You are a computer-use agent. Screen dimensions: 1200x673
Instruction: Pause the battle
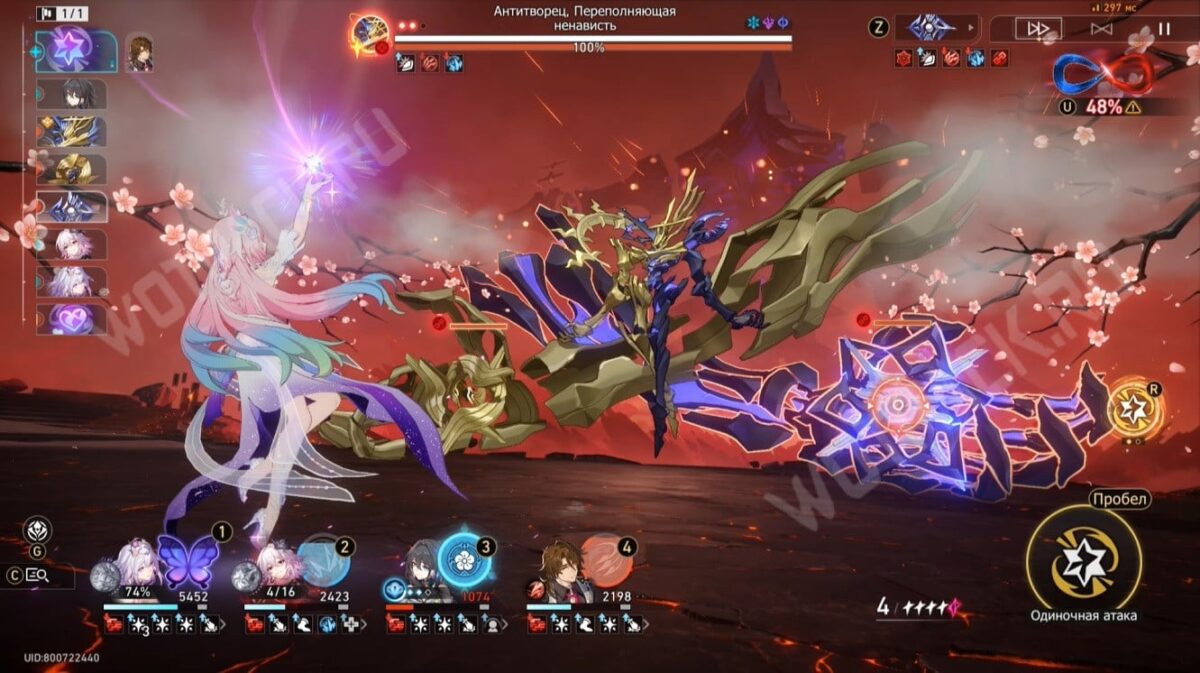pos(1164,29)
